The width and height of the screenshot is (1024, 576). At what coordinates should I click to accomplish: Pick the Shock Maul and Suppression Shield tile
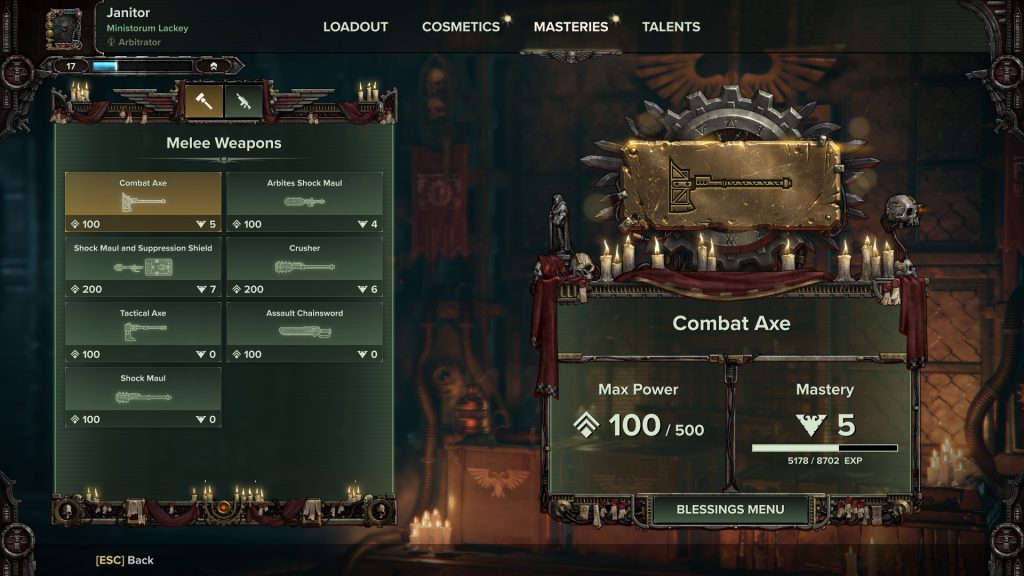tap(143, 267)
